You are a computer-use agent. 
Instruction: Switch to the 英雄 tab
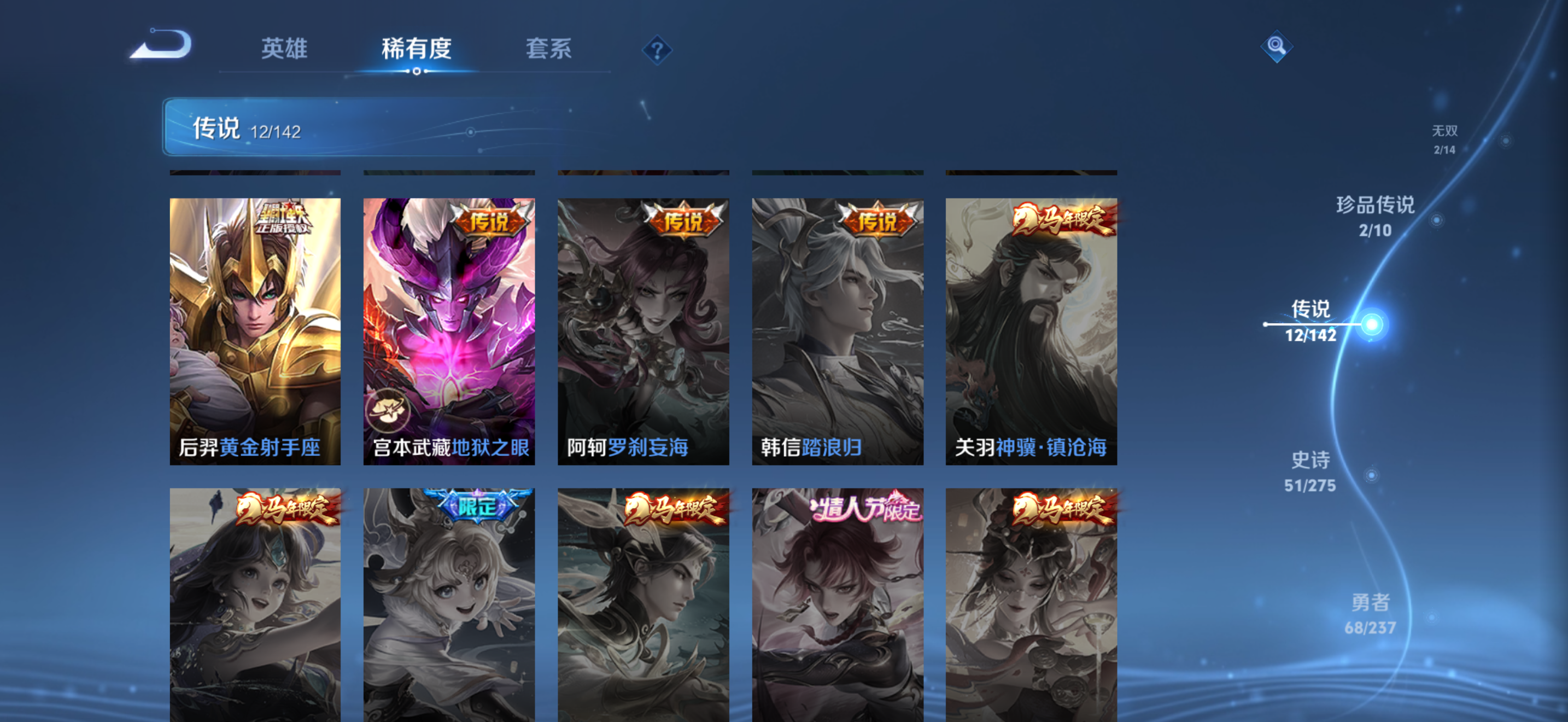click(x=284, y=50)
